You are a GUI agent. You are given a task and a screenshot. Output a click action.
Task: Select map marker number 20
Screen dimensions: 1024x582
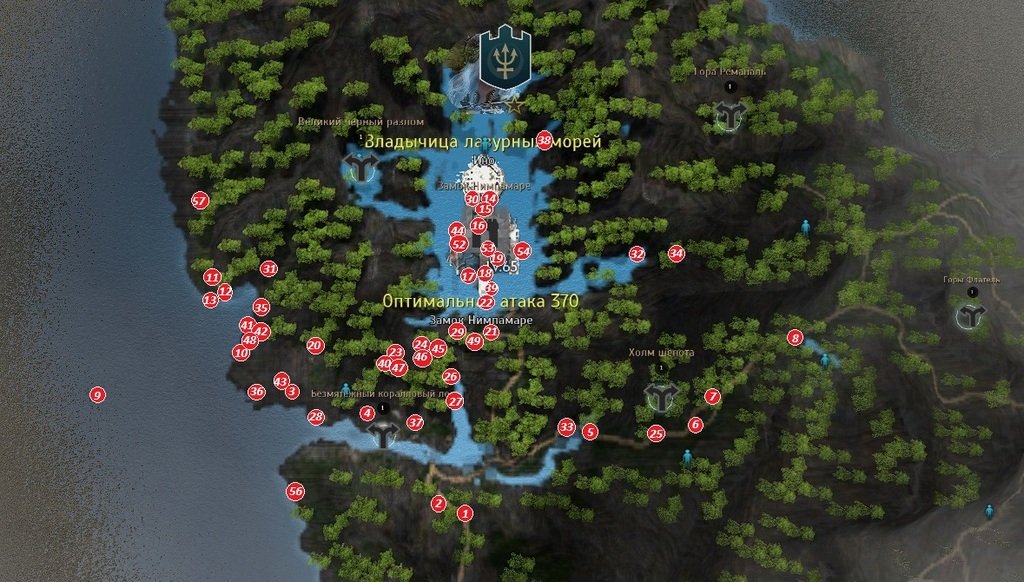(315, 346)
